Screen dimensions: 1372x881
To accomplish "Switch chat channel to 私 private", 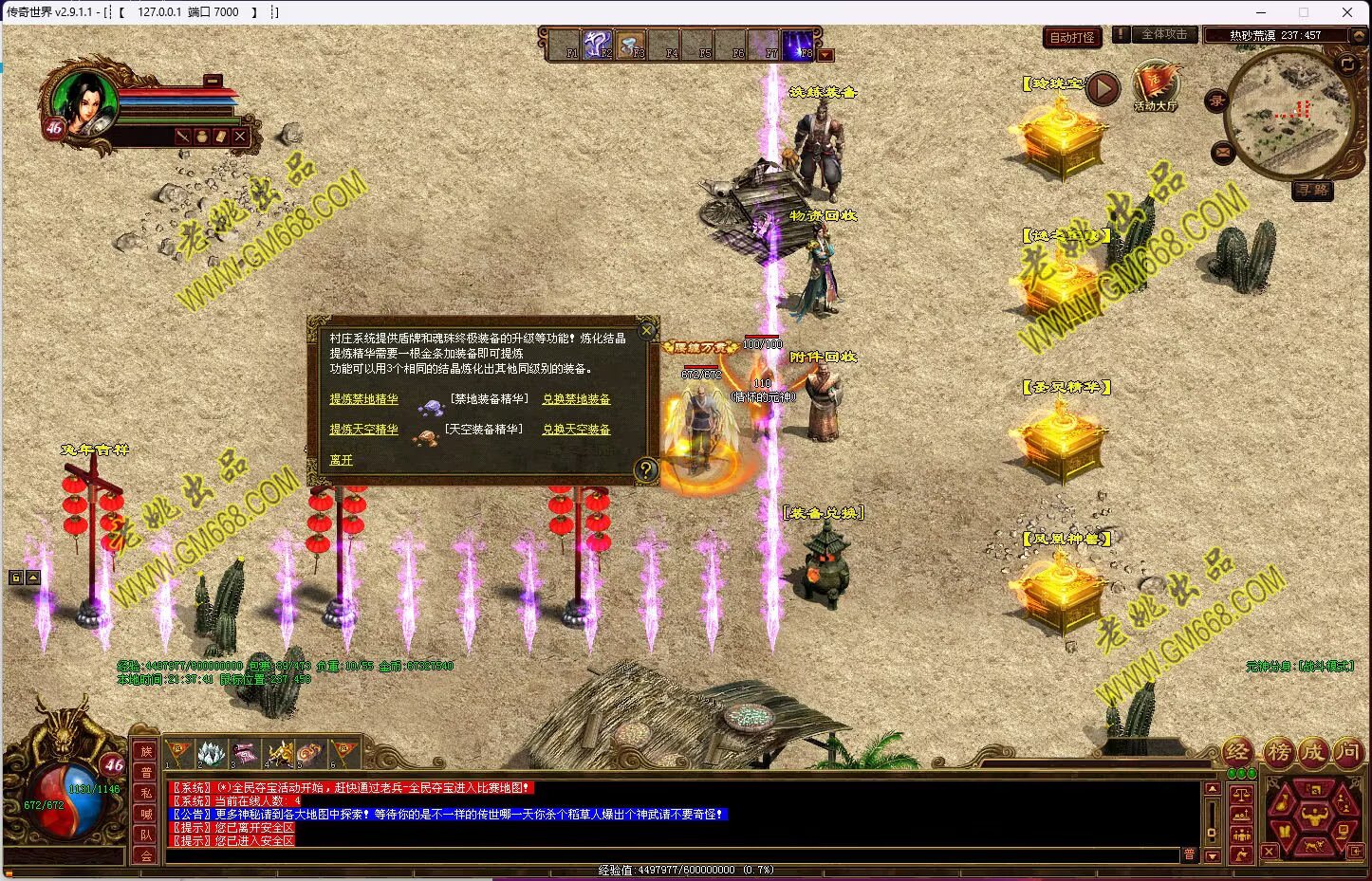I will (x=146, y=793).
